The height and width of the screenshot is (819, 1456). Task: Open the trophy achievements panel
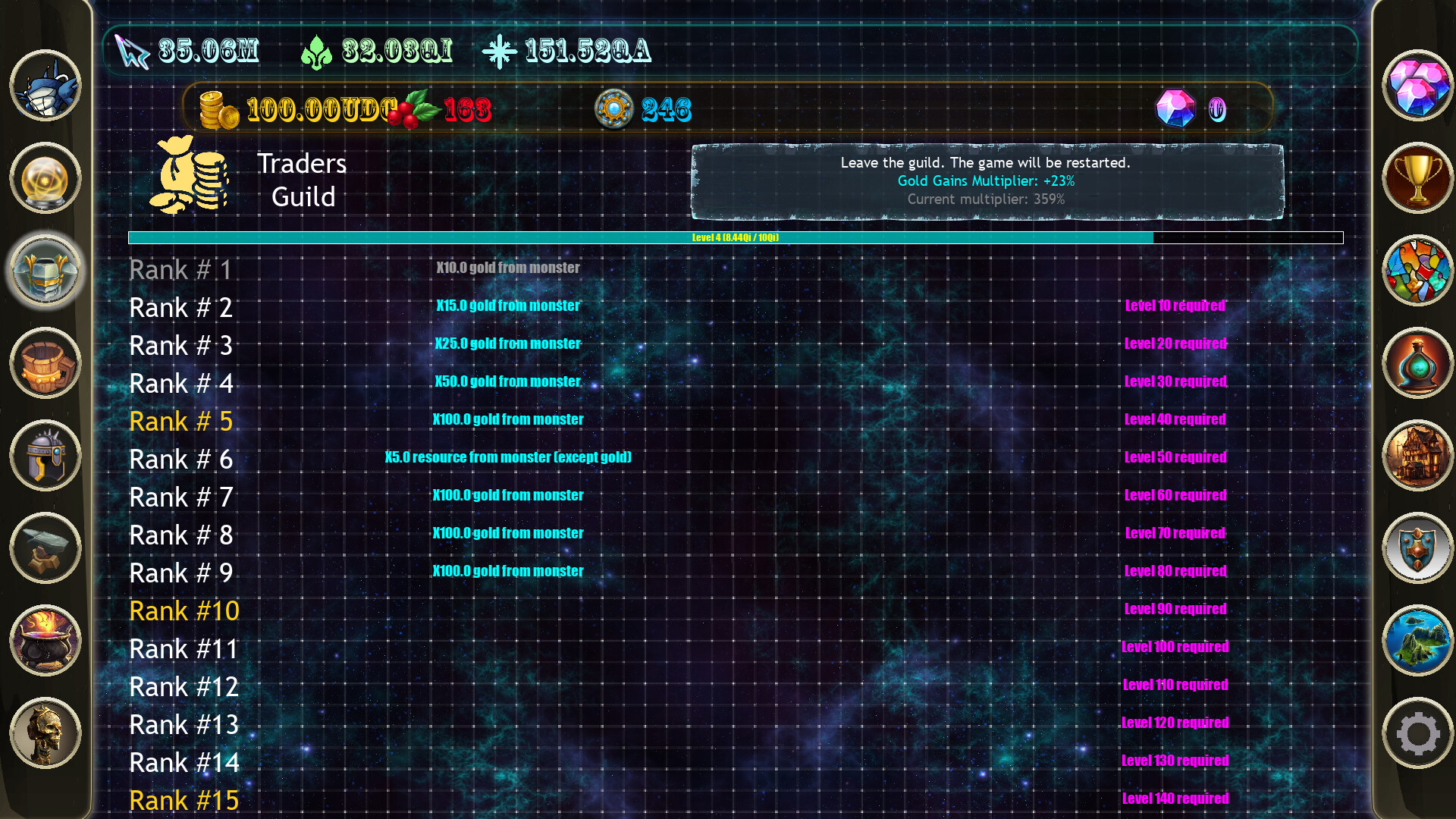1417,178
